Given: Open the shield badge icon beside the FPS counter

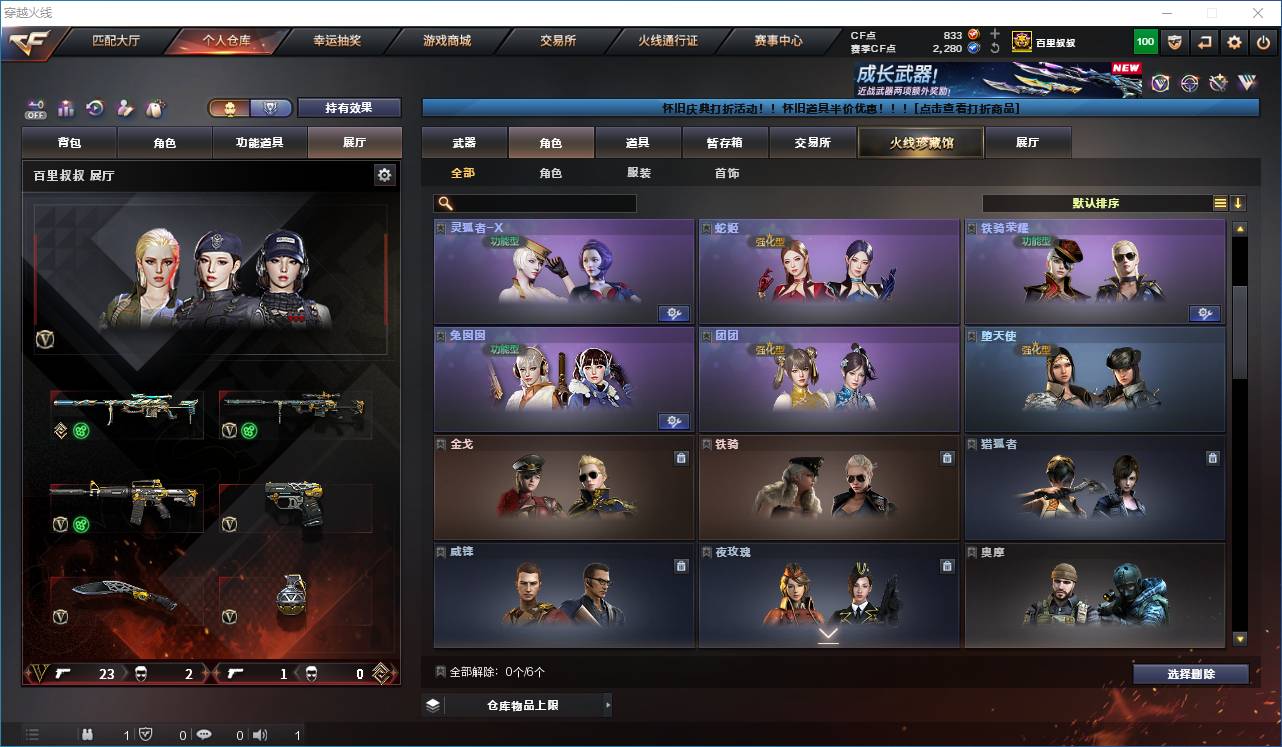Looking at the screenshot, I should point(1174,42).
